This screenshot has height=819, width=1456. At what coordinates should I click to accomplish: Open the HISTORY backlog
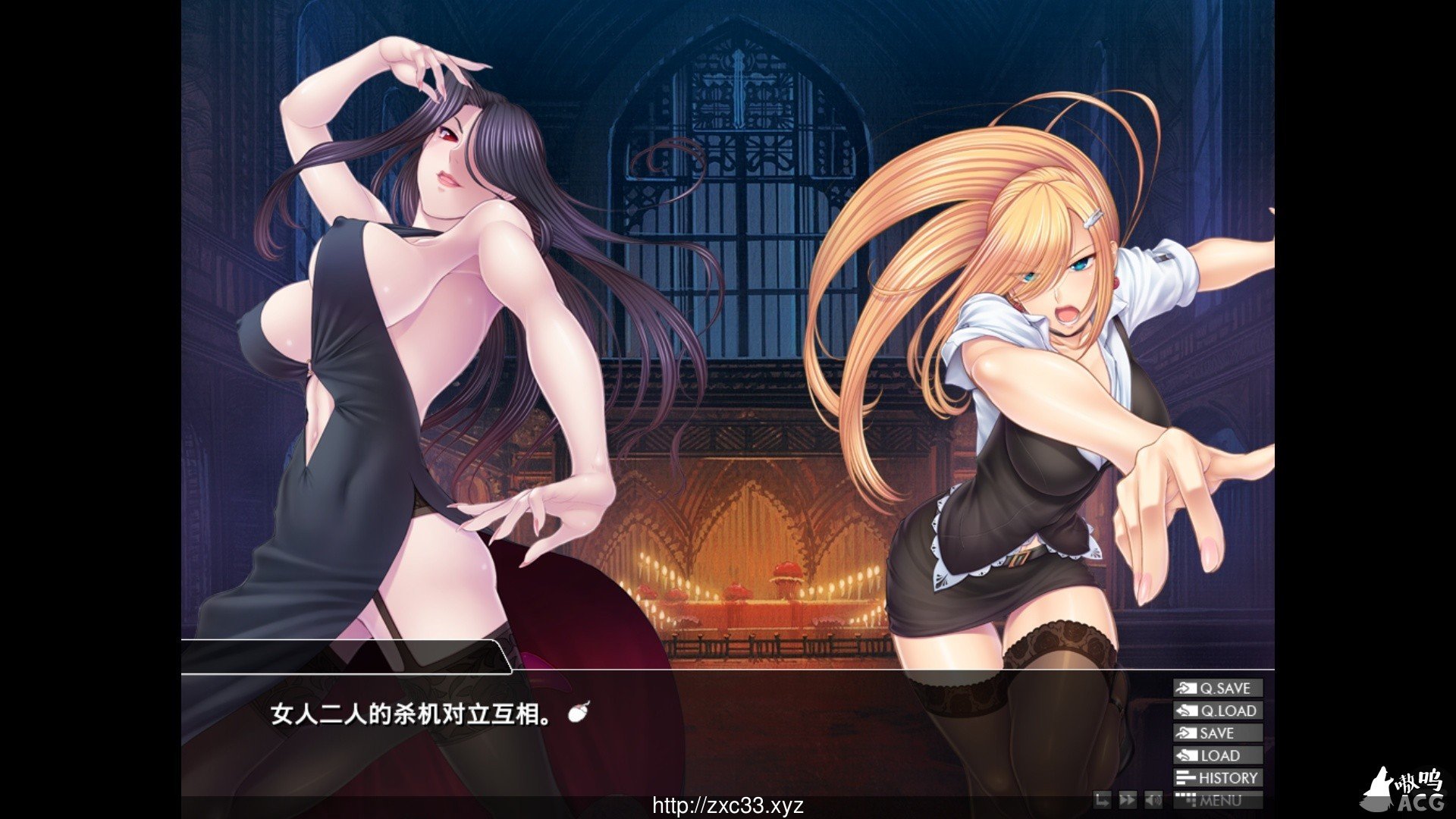pos(1225,777)
